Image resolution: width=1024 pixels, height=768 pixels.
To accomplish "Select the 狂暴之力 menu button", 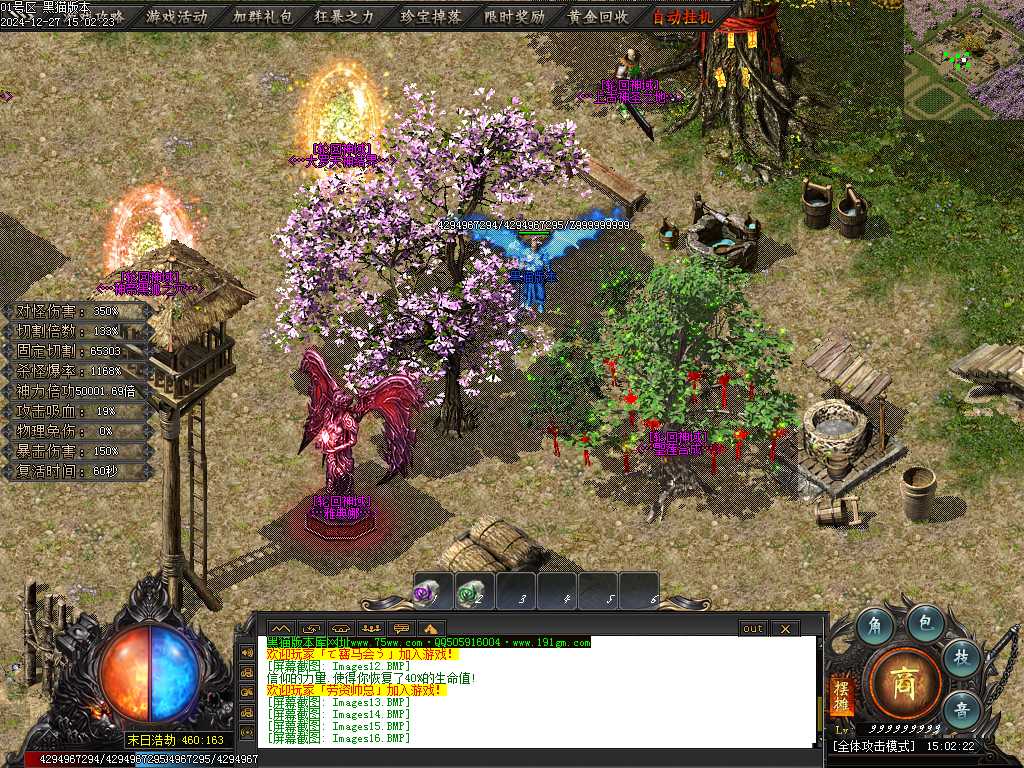I will pyautogui.click(x=346, y=16).
